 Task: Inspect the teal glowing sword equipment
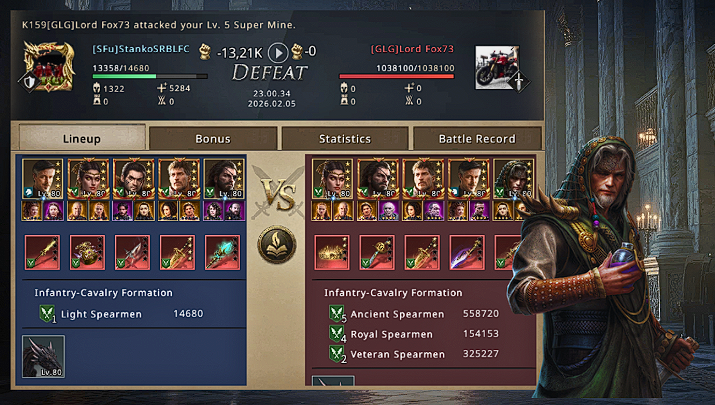click(x=222, y=252)
